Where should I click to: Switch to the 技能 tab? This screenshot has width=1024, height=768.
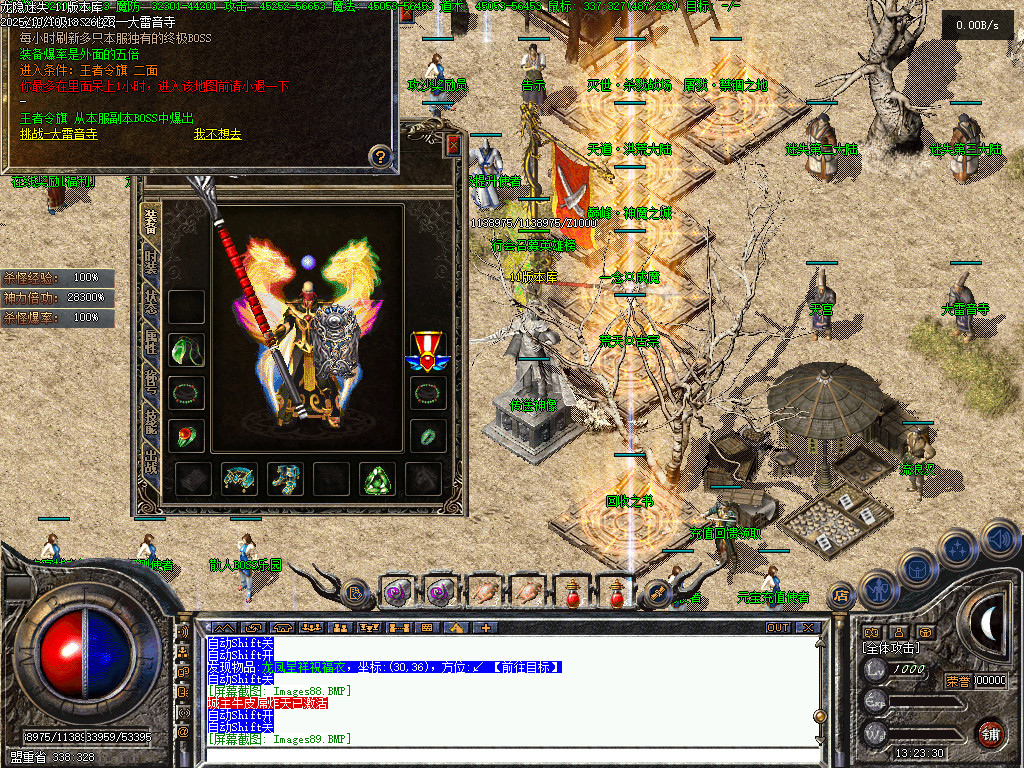coord(150,421)
